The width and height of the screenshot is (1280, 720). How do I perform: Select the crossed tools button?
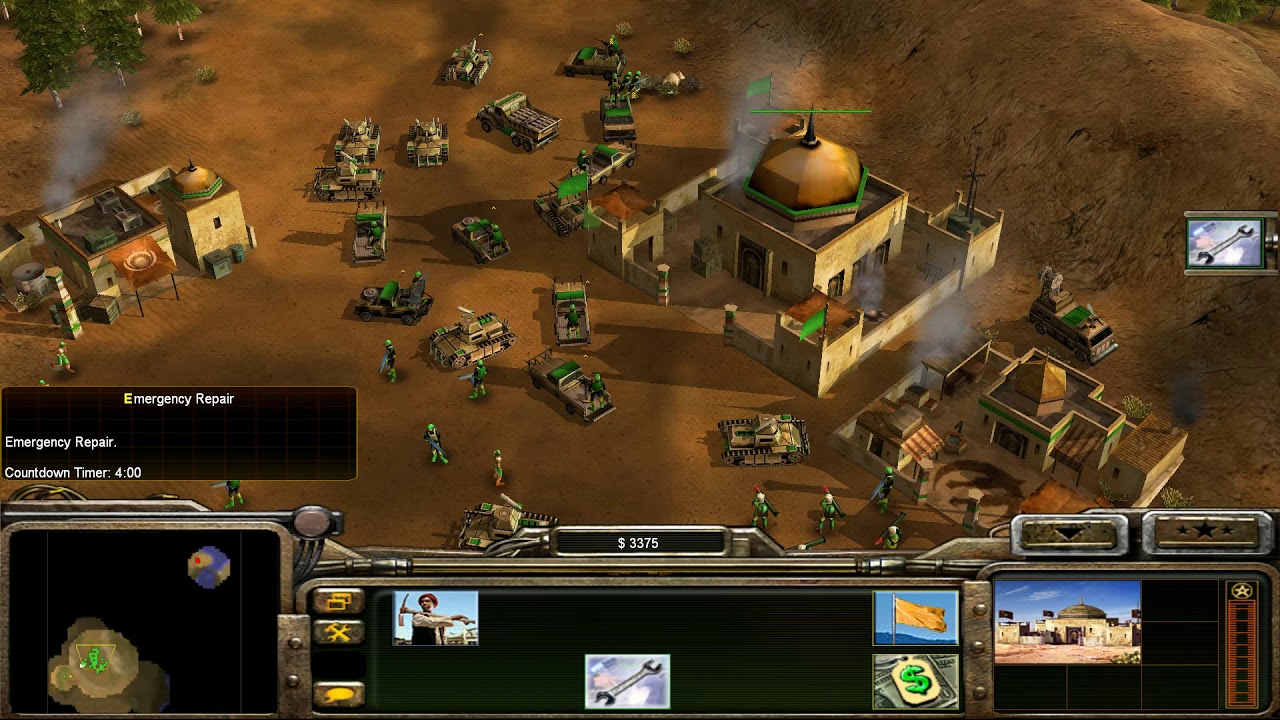tap(338, 632)
